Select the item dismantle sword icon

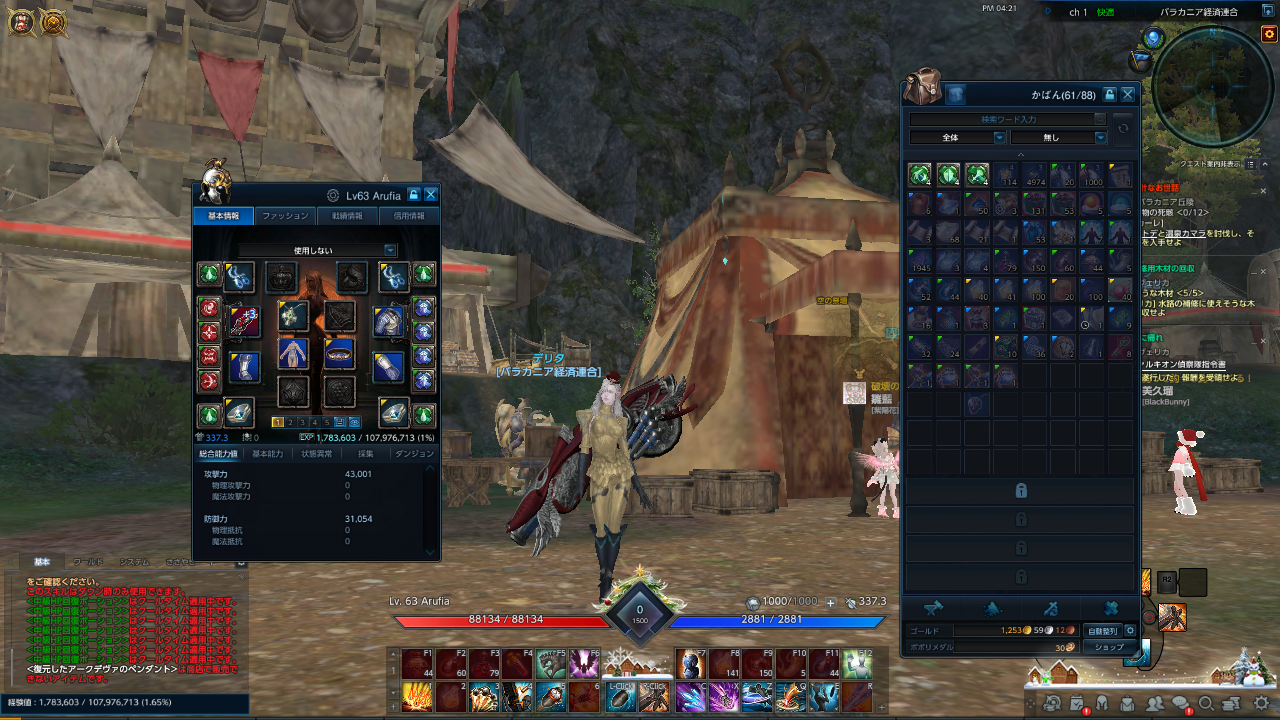tap(1053, 608)
